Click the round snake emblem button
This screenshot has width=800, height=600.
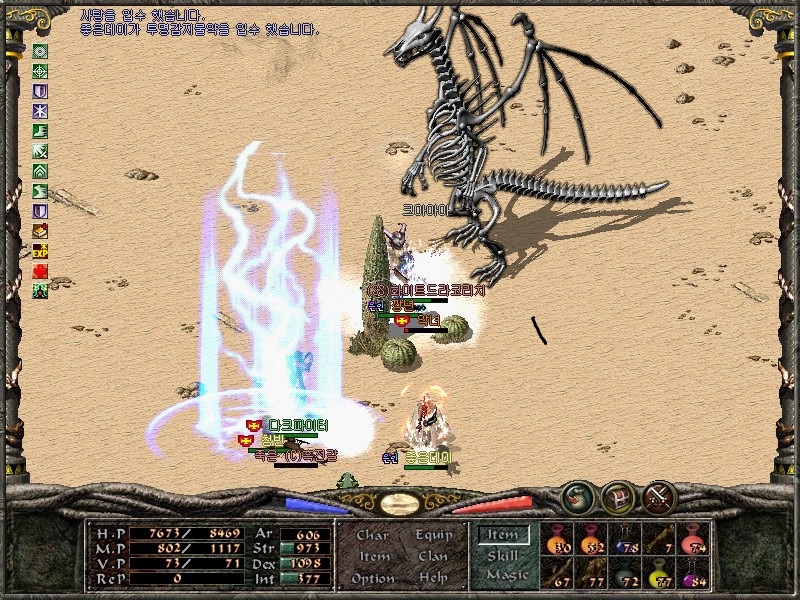[x=576, y=495]
